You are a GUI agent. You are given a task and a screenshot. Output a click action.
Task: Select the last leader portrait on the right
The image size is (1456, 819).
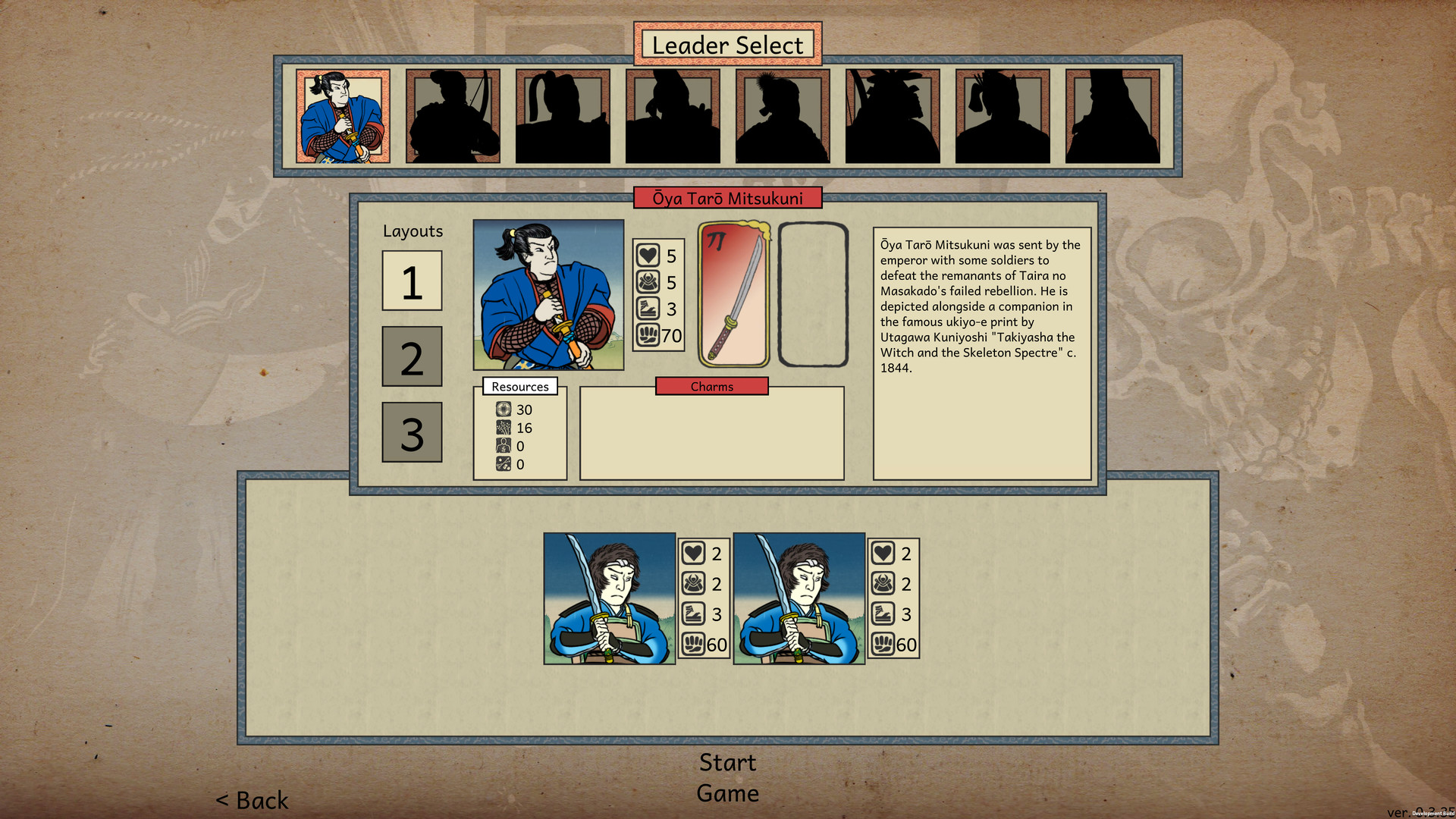1114,118
